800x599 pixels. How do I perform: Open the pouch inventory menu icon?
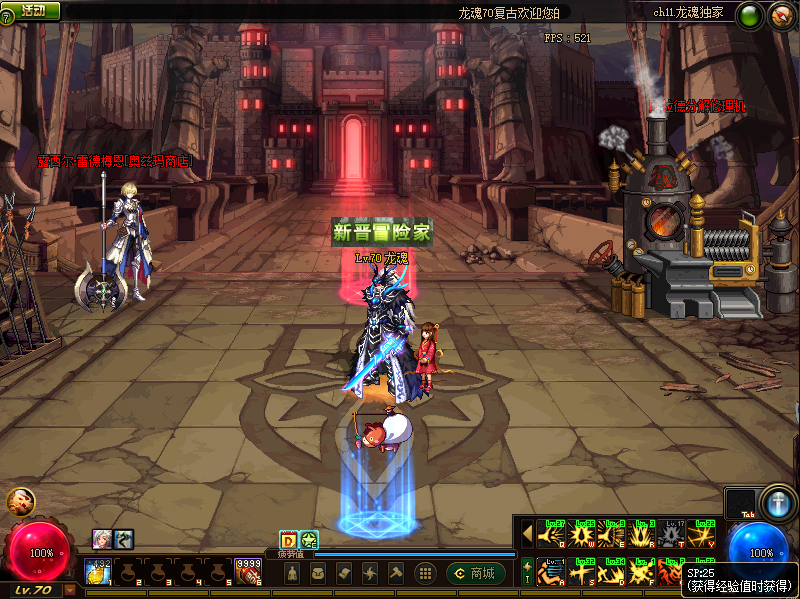[x=318, y=573]
